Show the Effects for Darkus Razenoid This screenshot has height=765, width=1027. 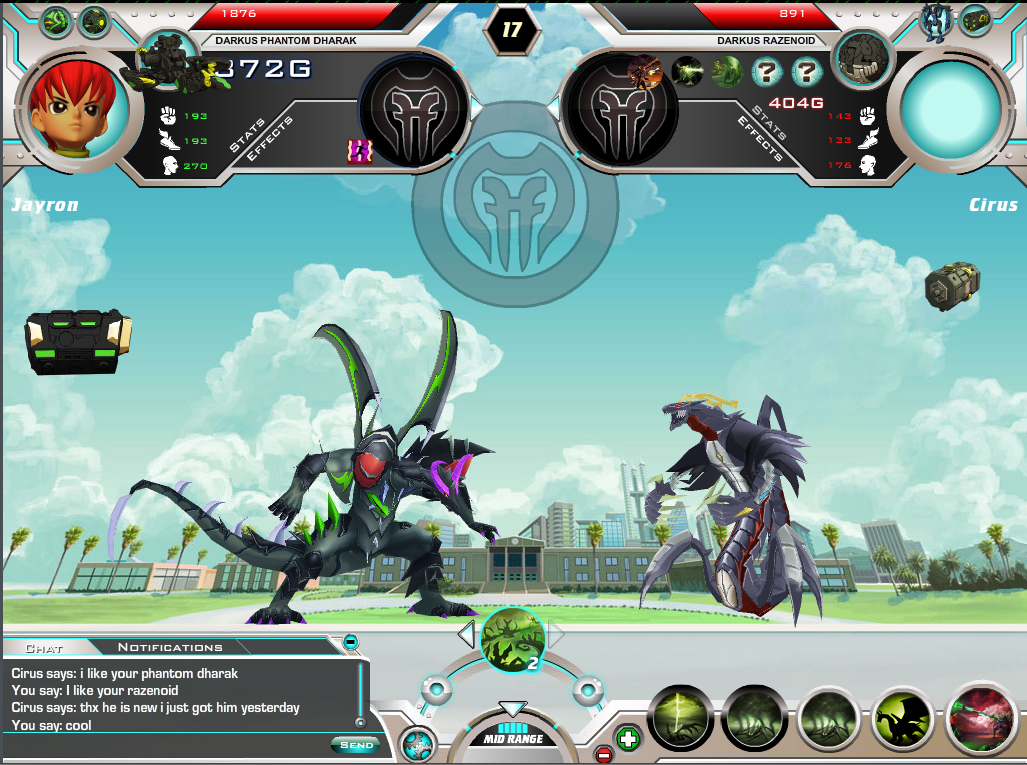pyautogui.click(x=759, y=139)
